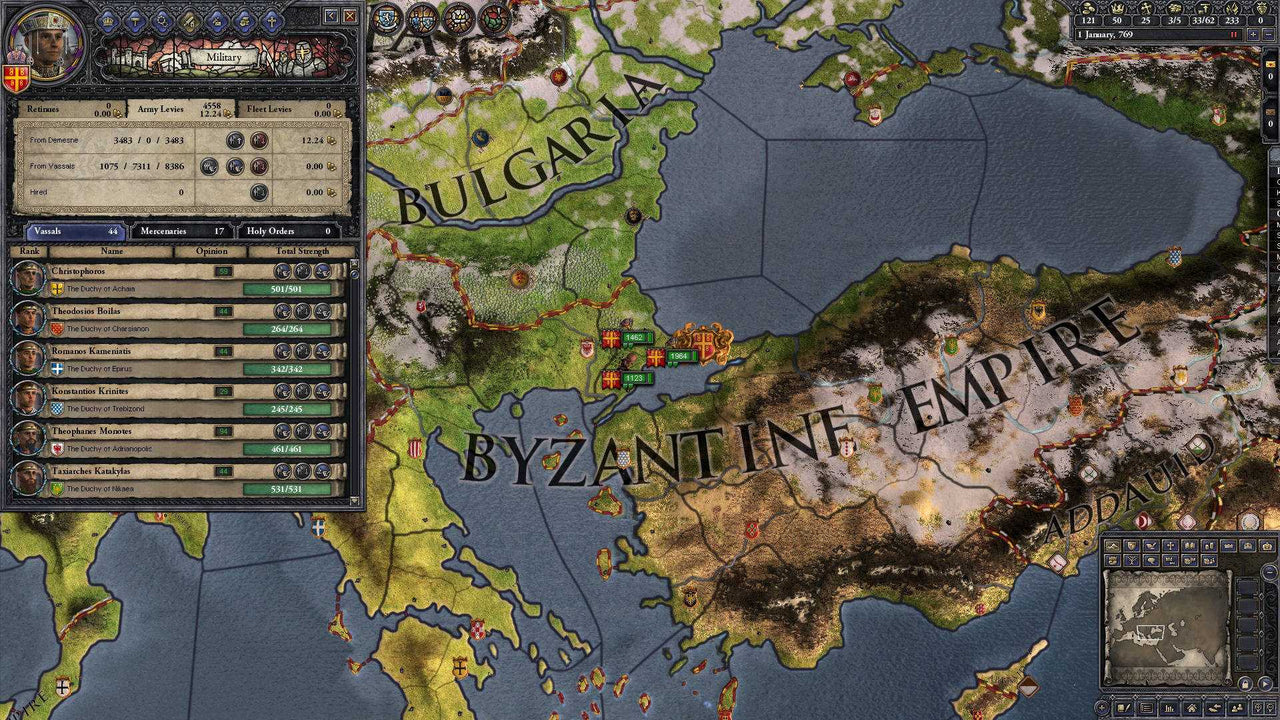Open the realms map mode shield icon
This screenshot has height=720, width=1280.
pos(1131,546)
